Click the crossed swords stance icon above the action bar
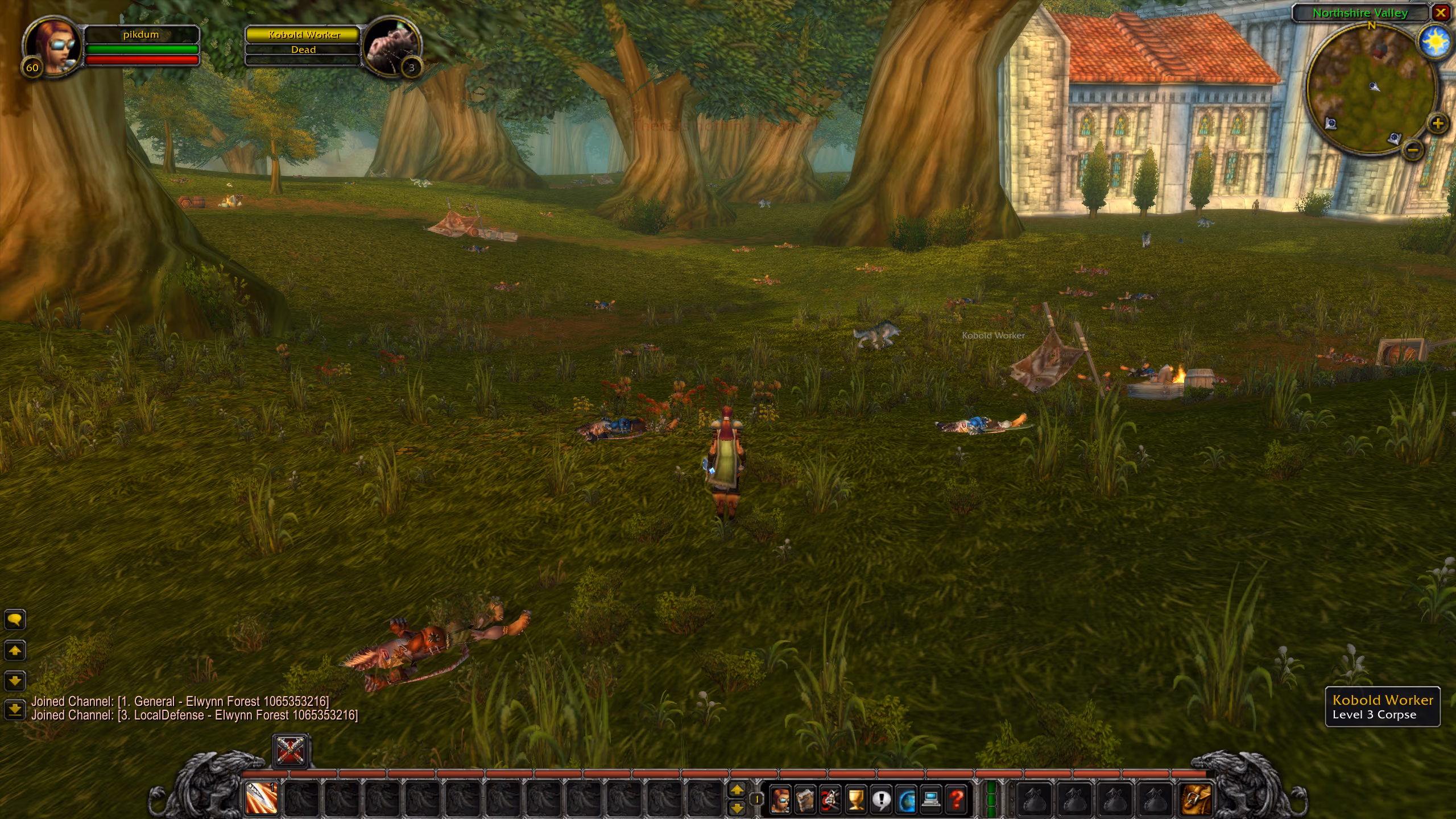 point(291,751)
